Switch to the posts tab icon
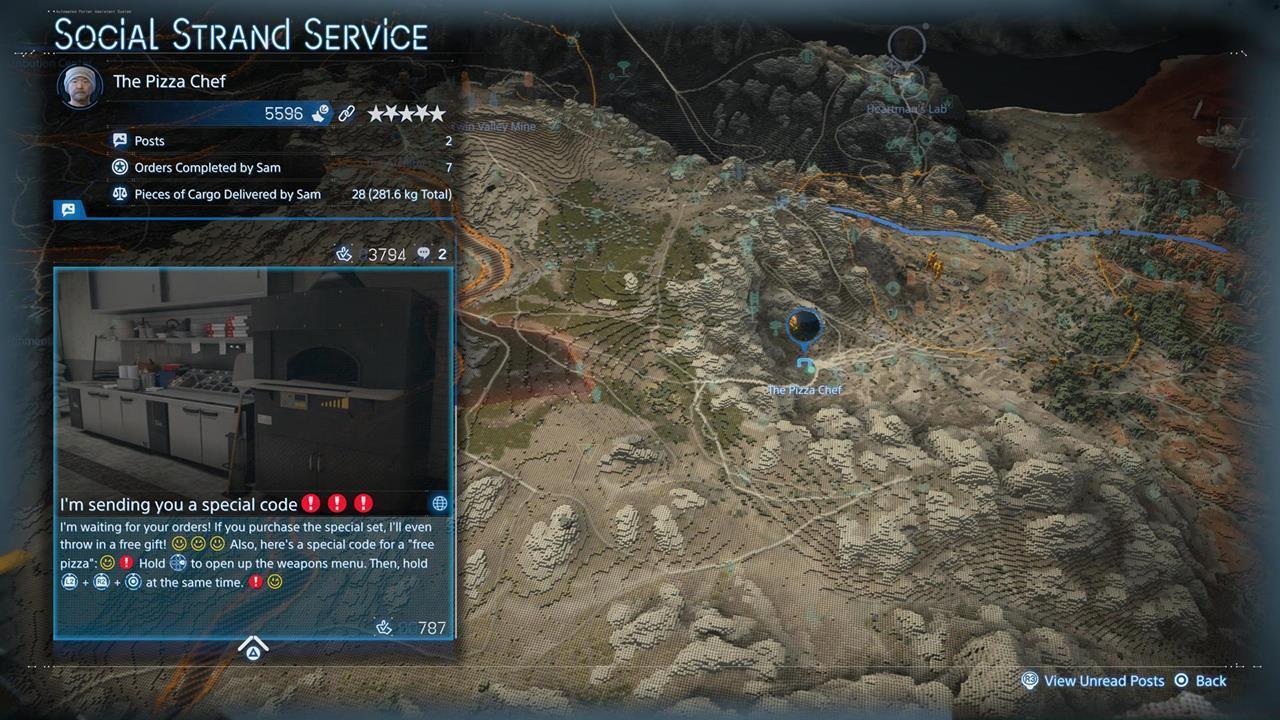The height and width of the screenshot is (720, 1280). pyautogui.click(x=68, y=210)
